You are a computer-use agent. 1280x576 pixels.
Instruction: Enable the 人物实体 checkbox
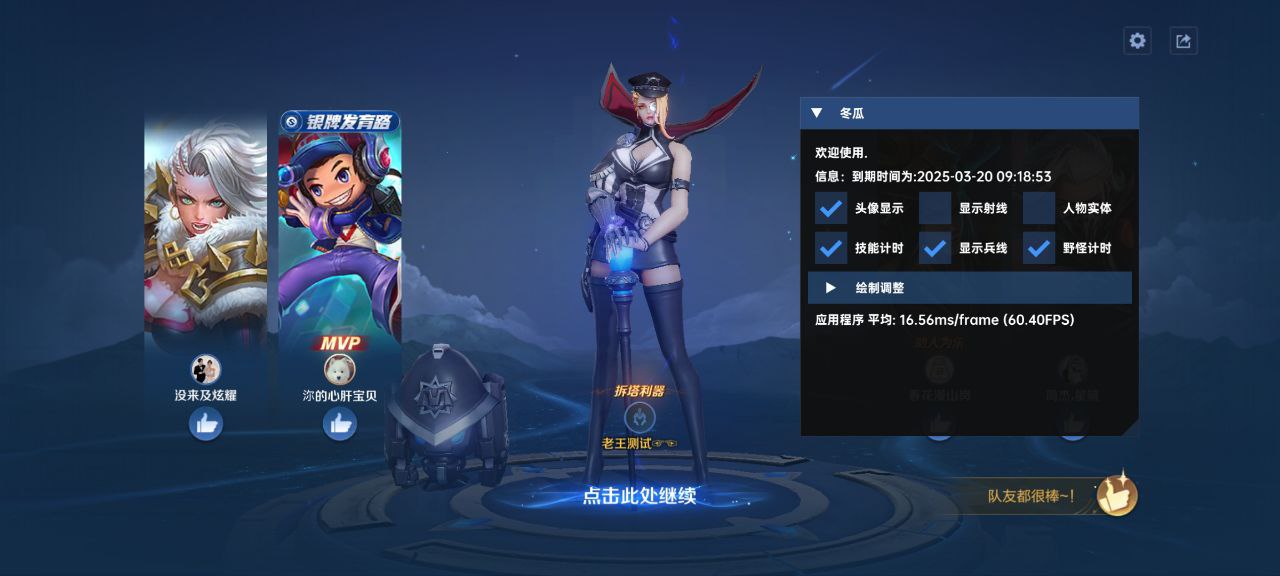(1039, 208)
